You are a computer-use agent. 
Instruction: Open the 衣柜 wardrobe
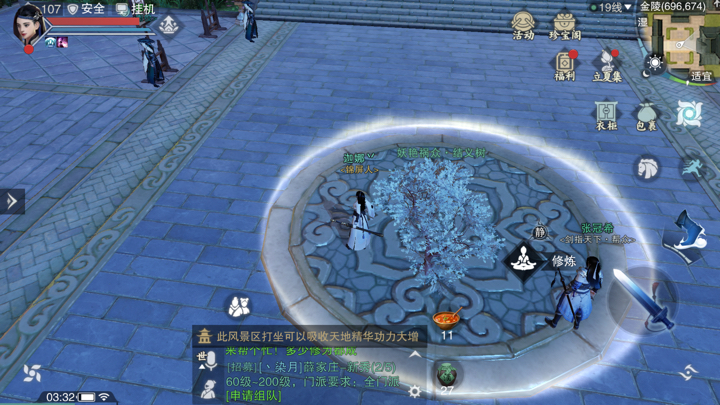point(607,115)
